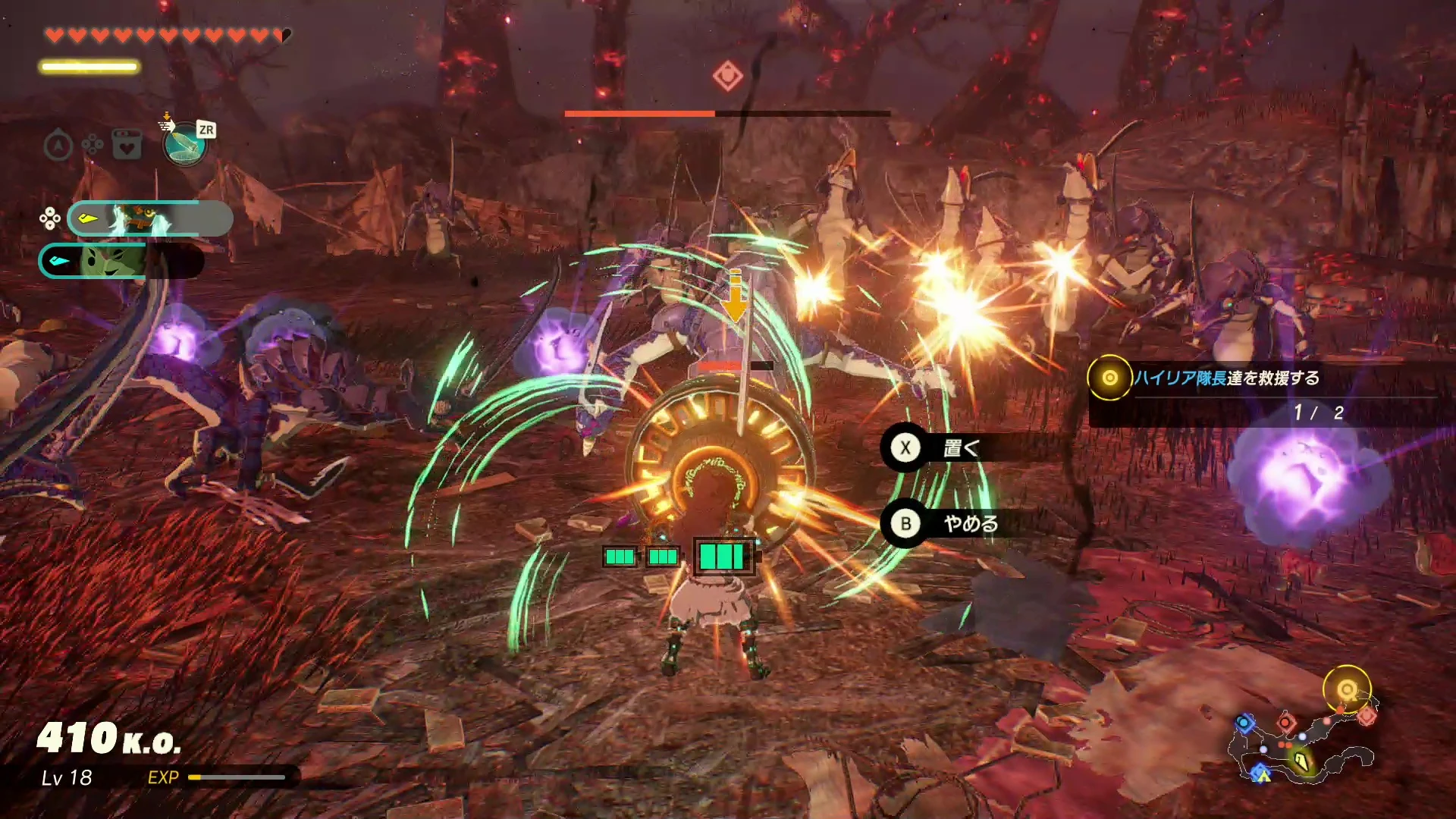Click the greyed-out circular A-button action icon
The image size is (1456, 819).
(58, 145)
